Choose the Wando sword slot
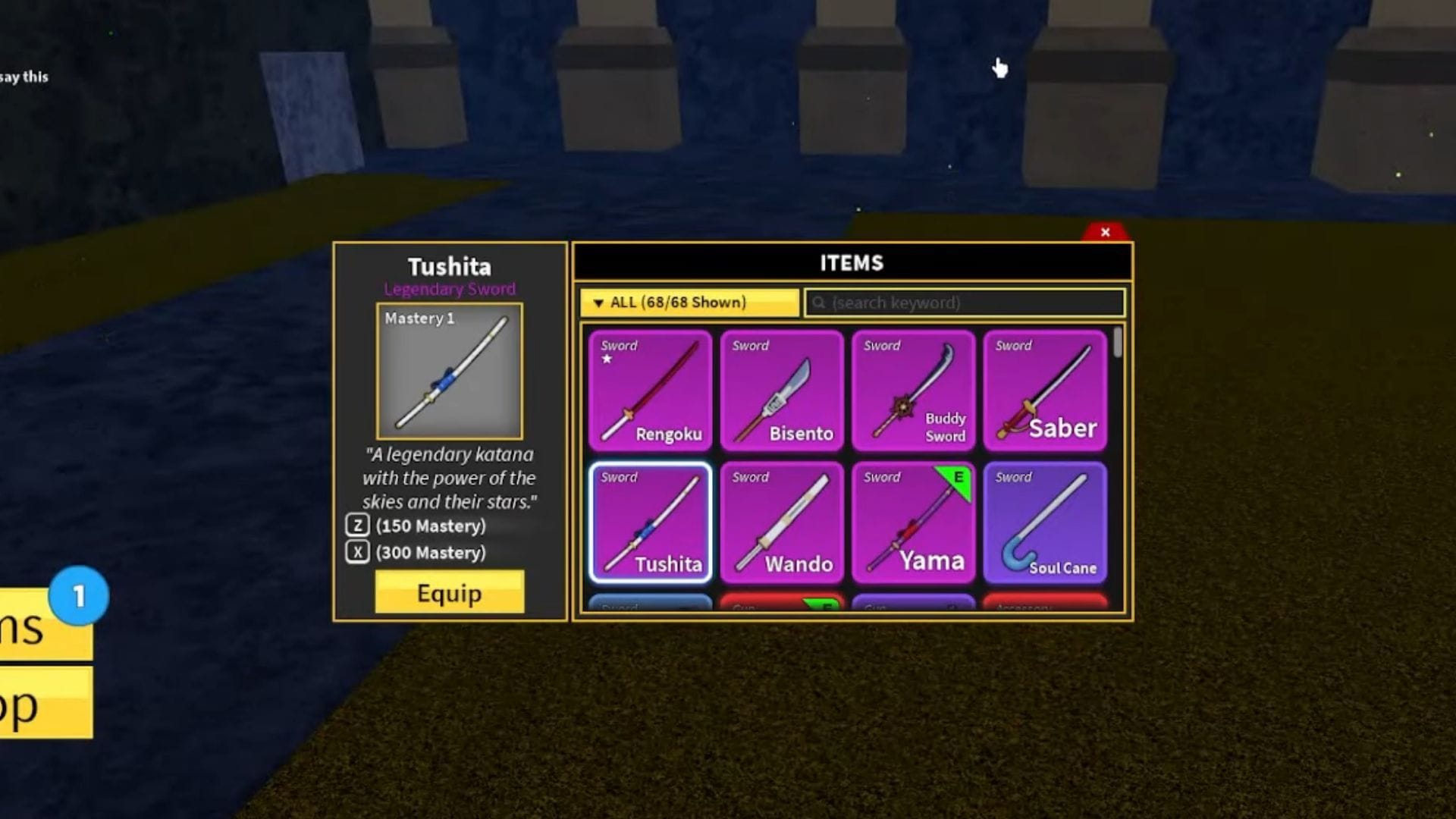Screen dimensions: 1456x819 pyautogui.click(x=781, y=522)
